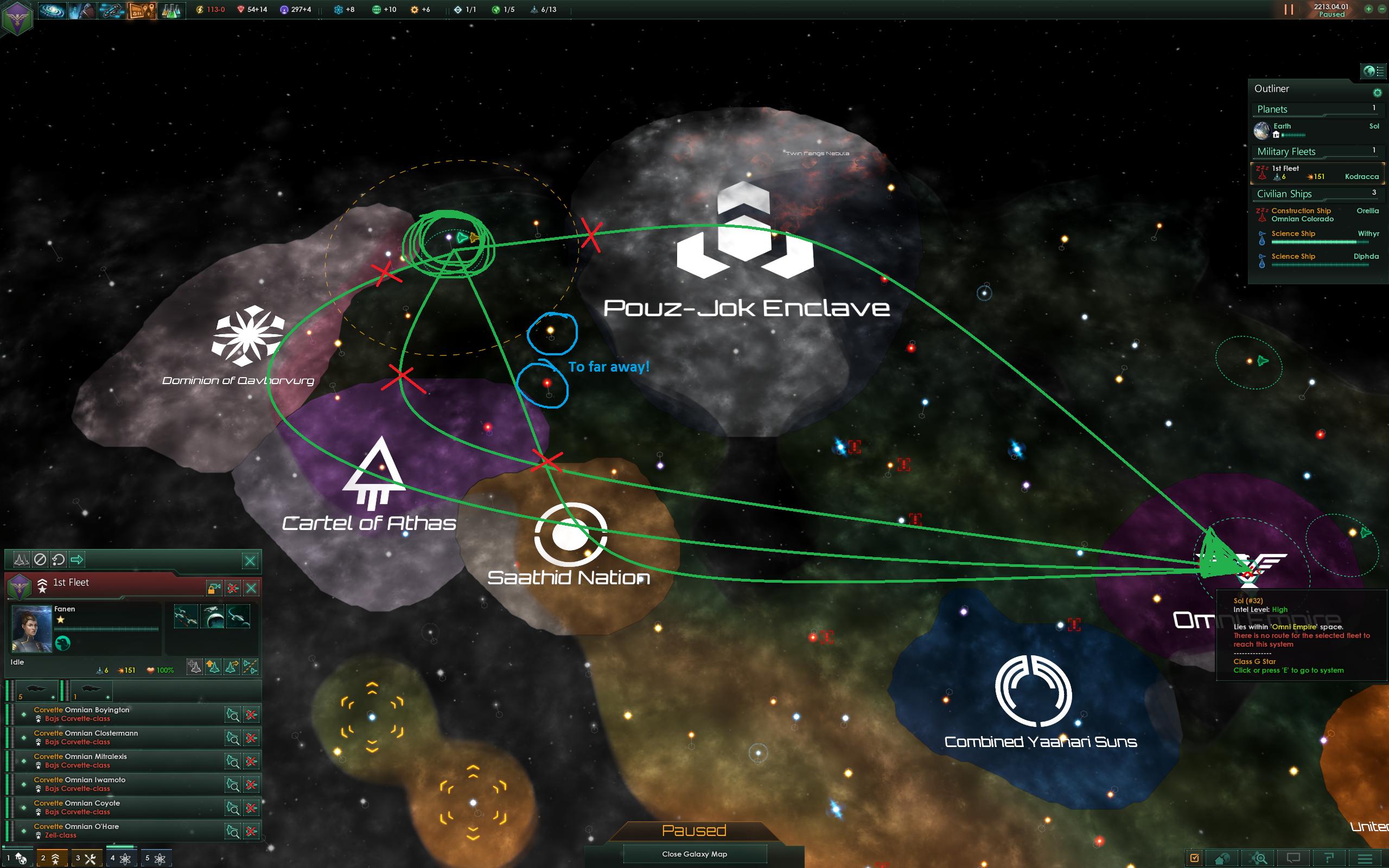Image resolution: width=1389 pixels, height=868 pixels.
Task: Close the 1st Fleet panel
Action: (x=251, y=588)
